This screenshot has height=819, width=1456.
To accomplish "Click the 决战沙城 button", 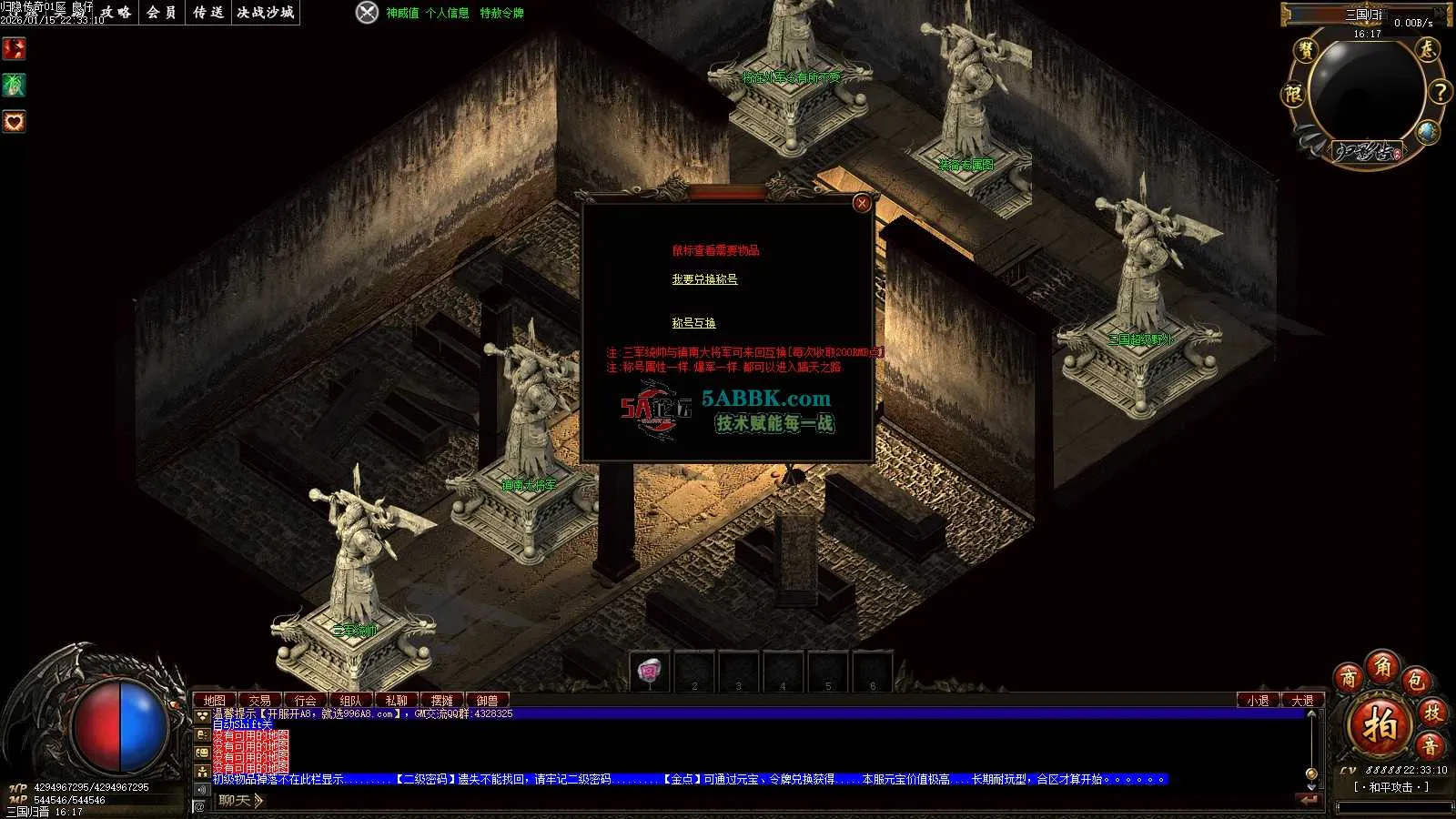I will pos(266,13).
